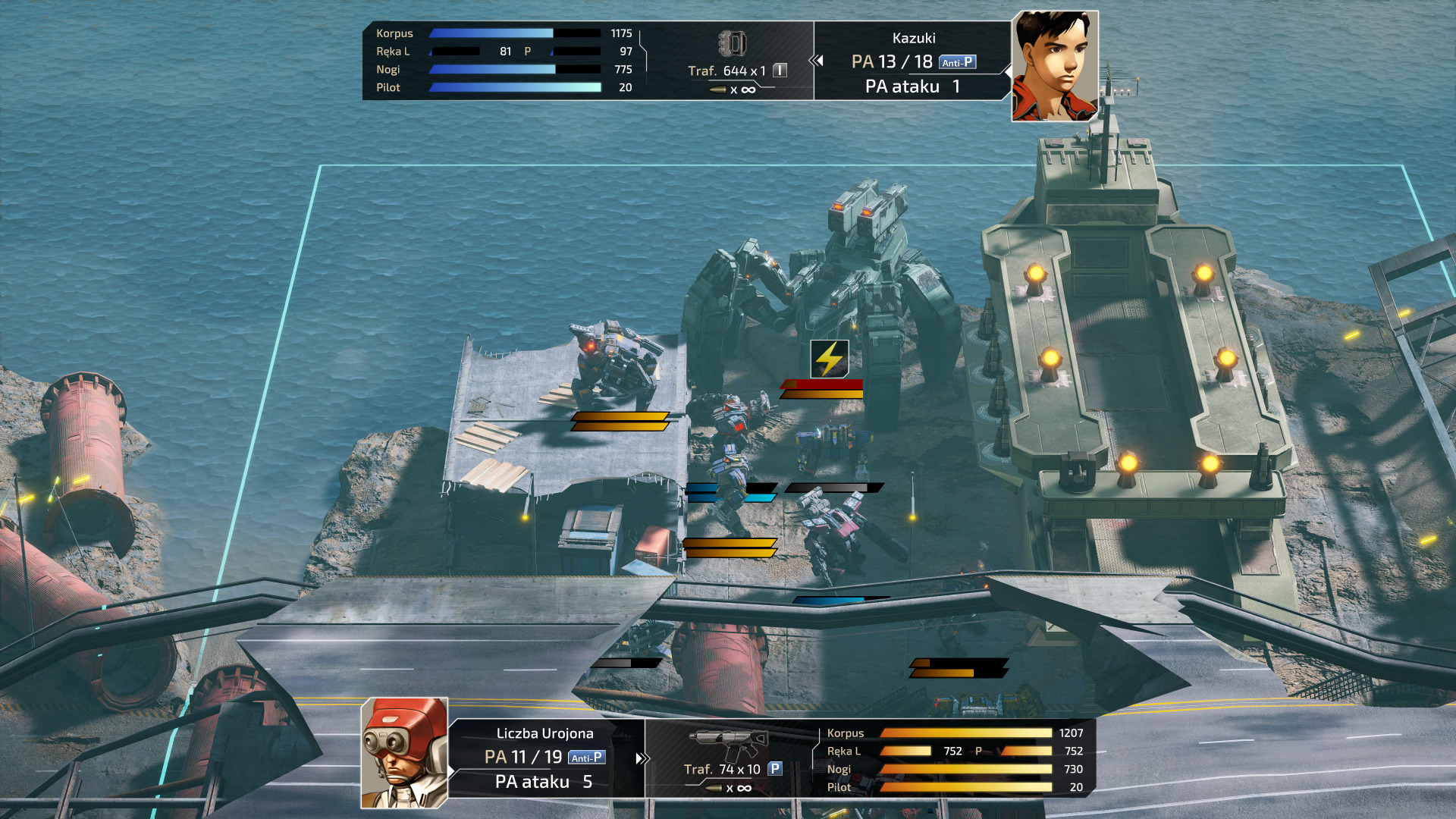Click the double arrow beside Liczba Urojona's panel

[x=642, y=758]
